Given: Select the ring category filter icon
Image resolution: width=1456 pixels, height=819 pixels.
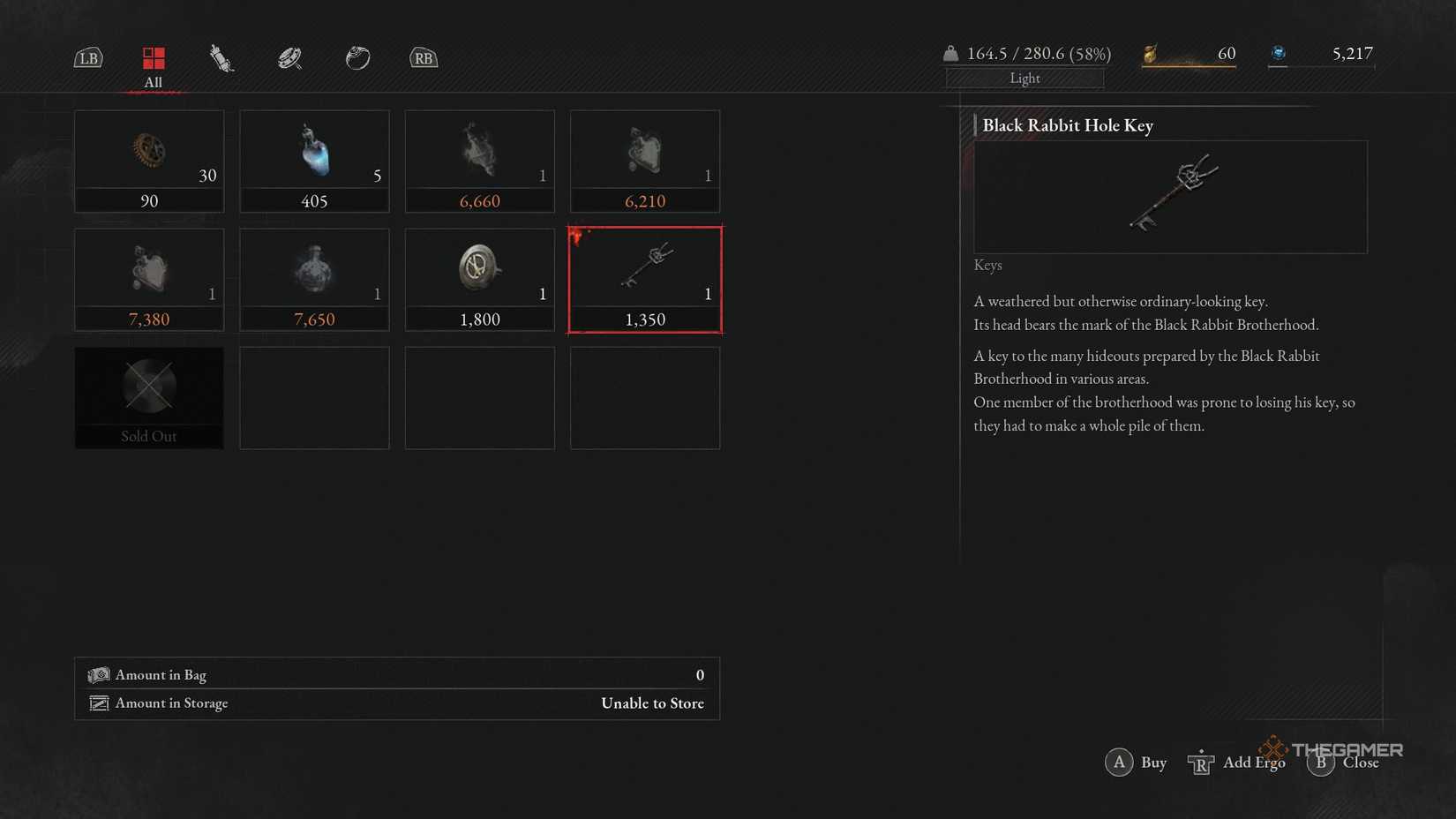Looking at the screenshot, I should [x=357, y=57].
